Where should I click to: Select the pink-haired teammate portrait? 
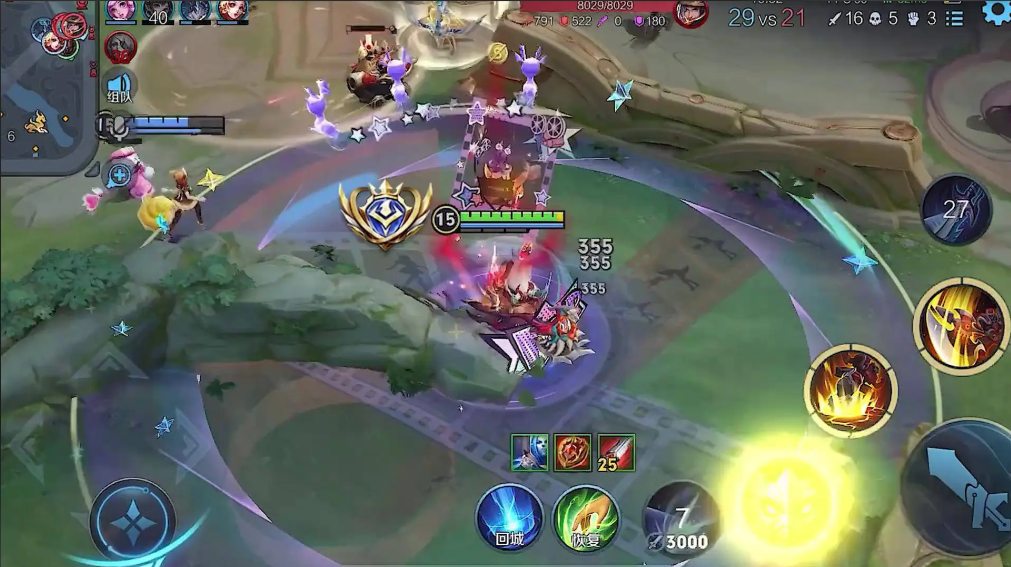point(121,10)
